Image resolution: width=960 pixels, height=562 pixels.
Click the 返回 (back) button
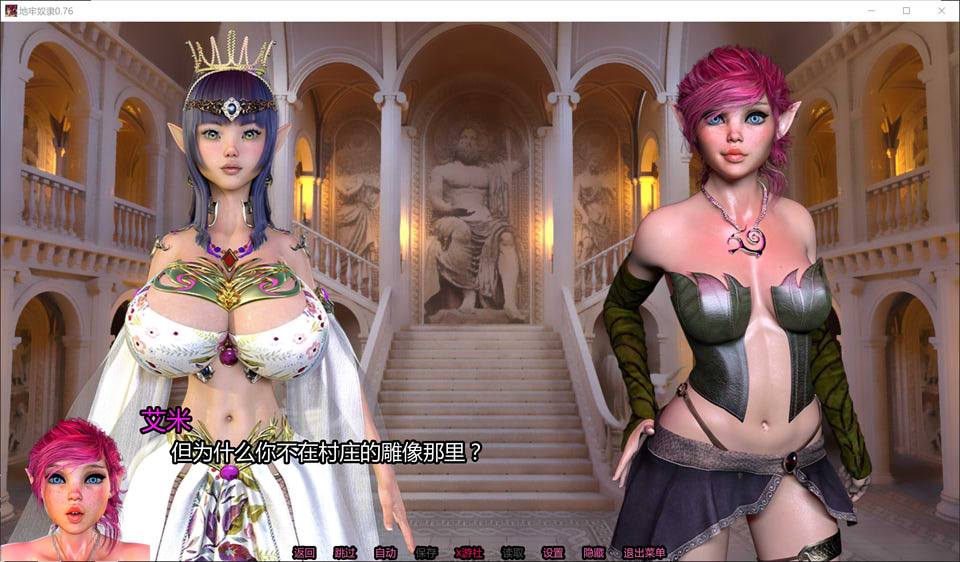point(304,552)
